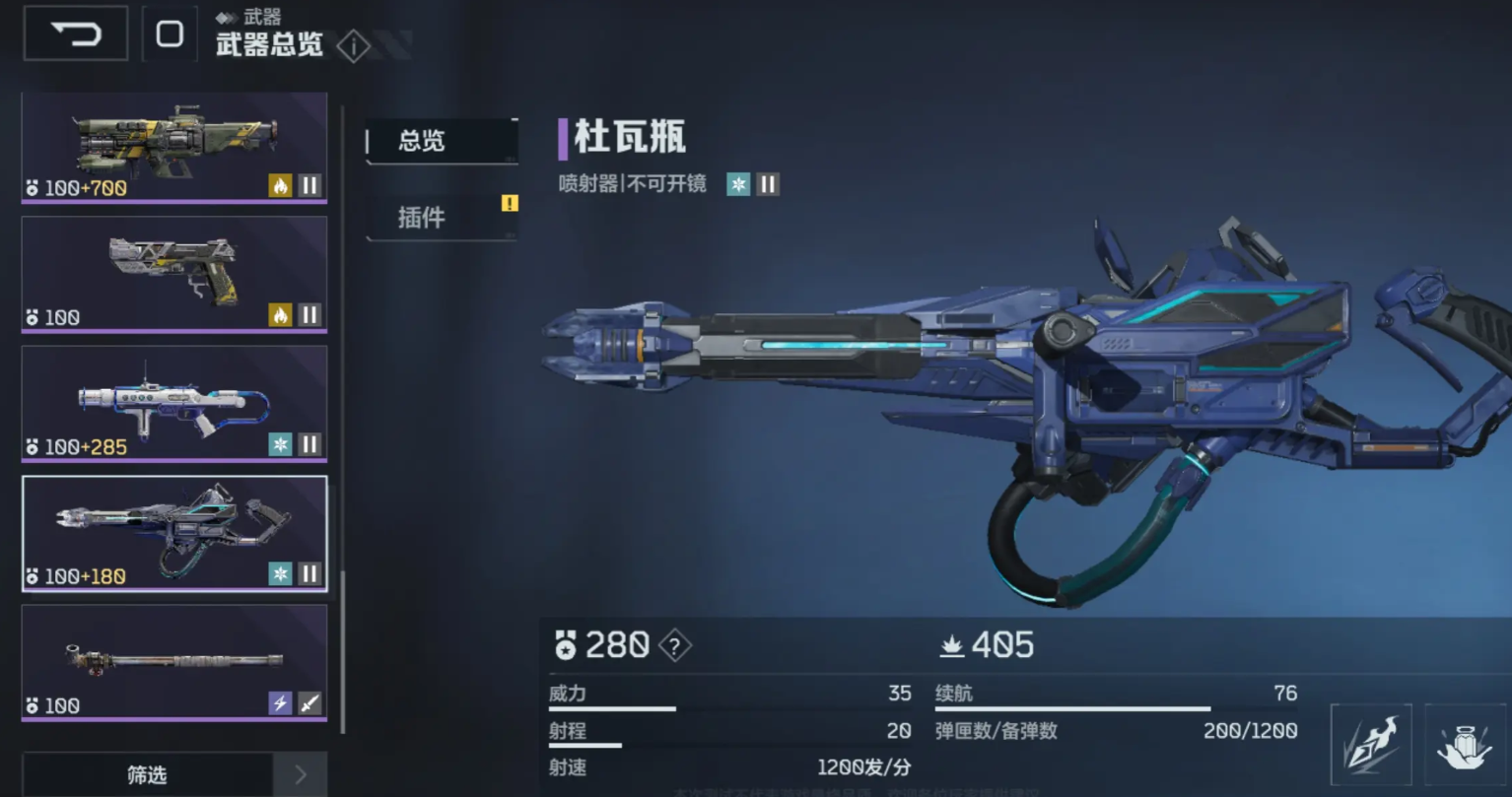
Task: Open the weapon overview info icon
Action: click(x=353, y=46)
